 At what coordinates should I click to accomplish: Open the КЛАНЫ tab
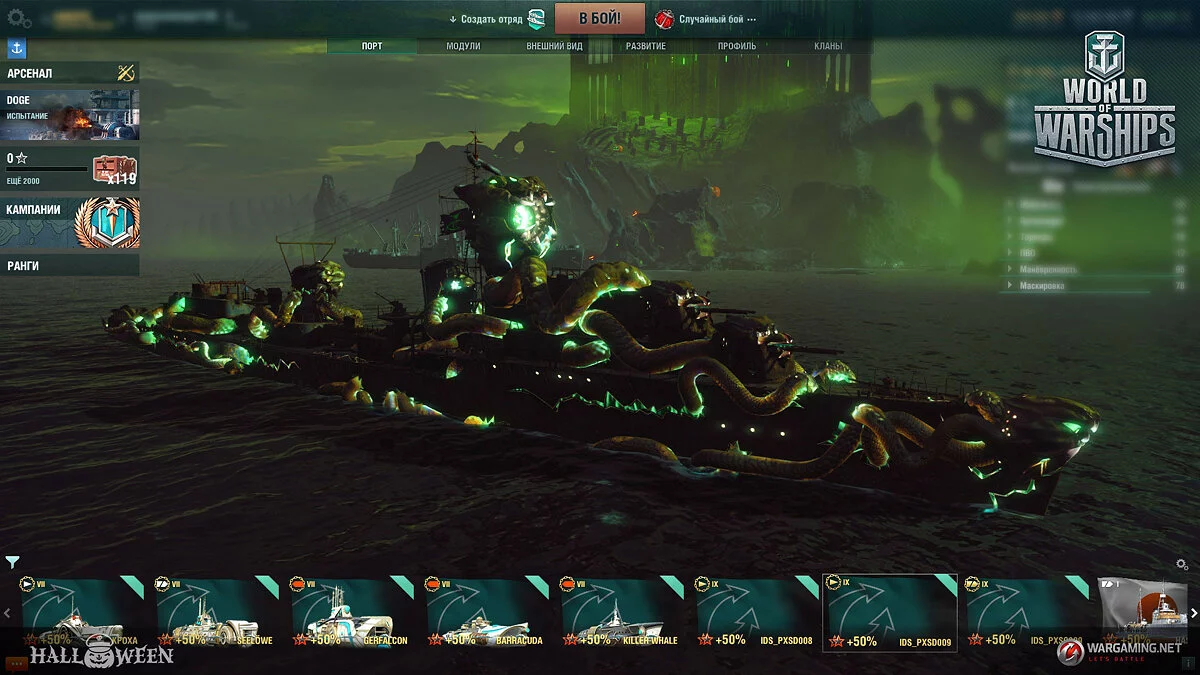[827, 46]
